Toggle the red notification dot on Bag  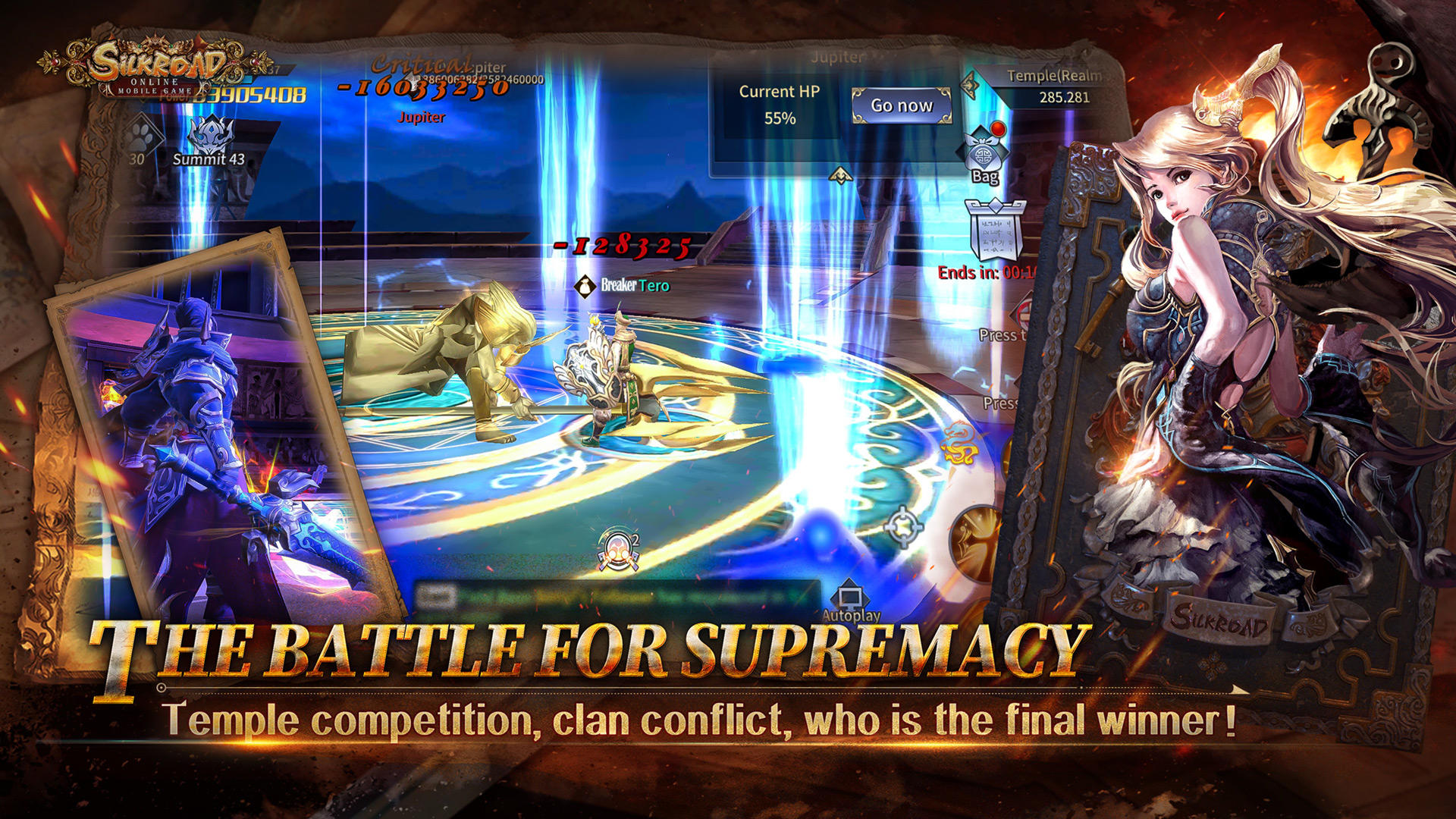coord(997,127)
